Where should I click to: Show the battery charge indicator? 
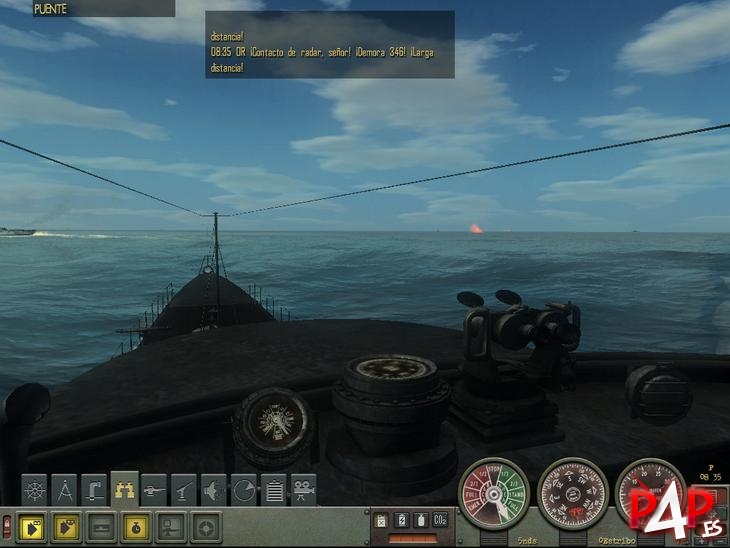pyautogui.click(x=400, y=520)
